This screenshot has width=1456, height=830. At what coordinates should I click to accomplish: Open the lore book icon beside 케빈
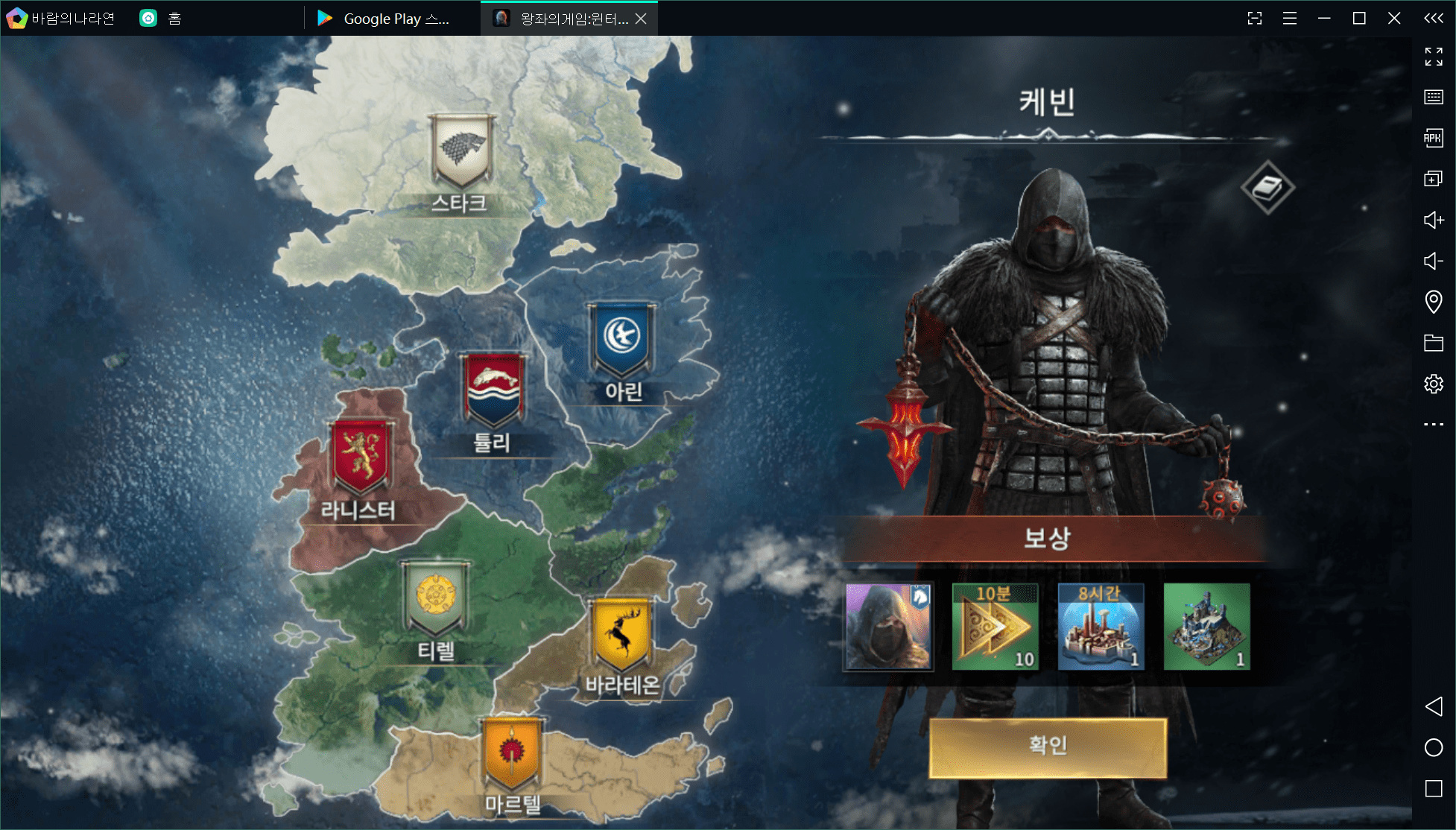(x=1269, y=186)
